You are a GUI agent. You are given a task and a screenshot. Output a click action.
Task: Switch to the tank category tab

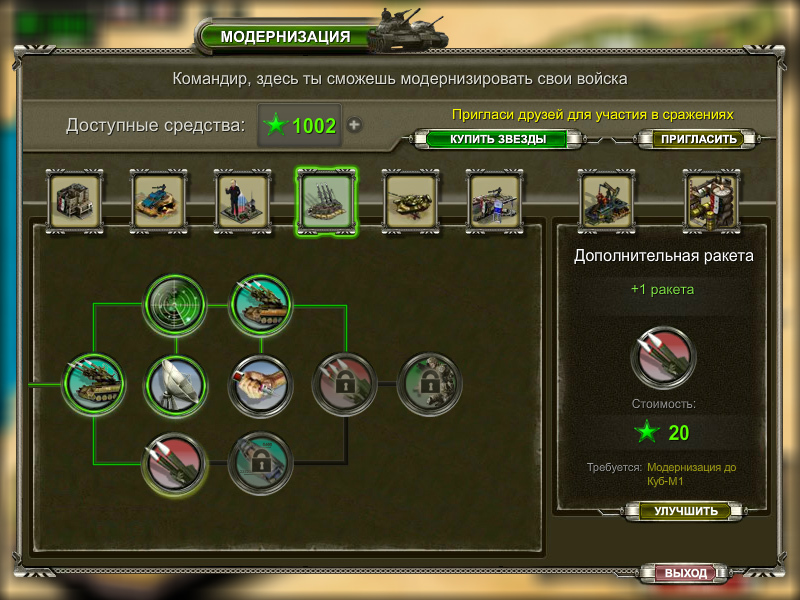pos(410,199)
